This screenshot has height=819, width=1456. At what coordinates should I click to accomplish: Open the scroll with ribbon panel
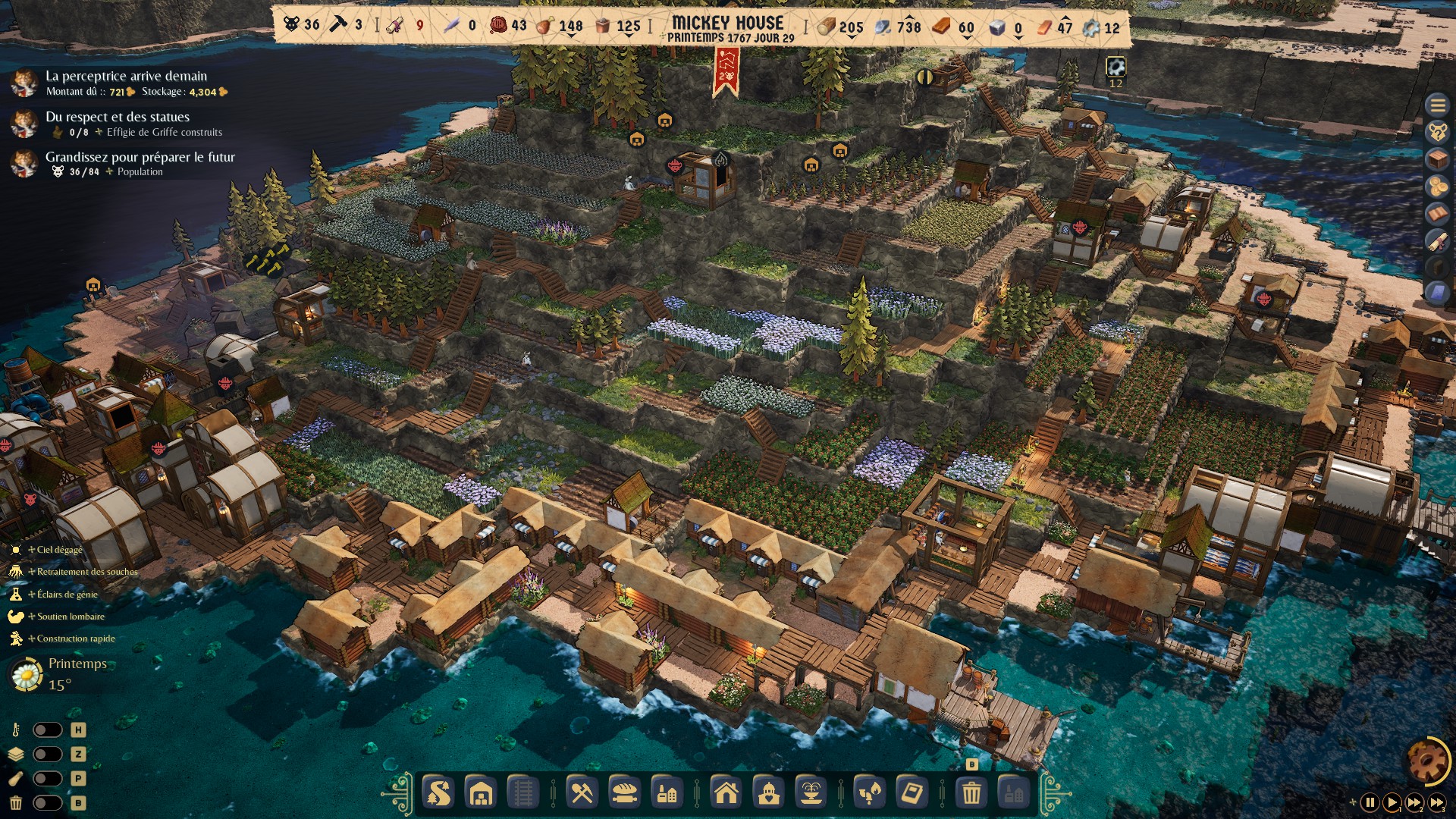click(x=1437, y=241)
